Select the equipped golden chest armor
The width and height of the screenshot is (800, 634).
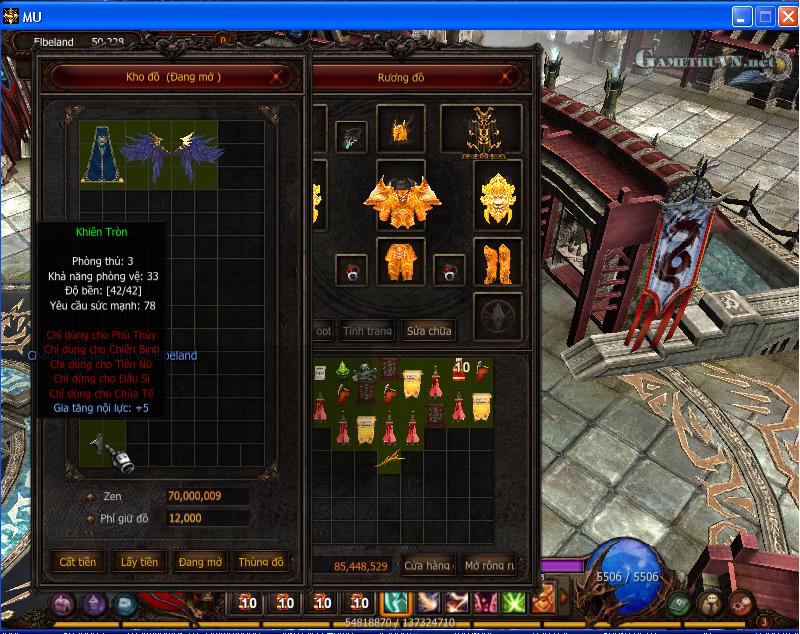tap(401, 200)
